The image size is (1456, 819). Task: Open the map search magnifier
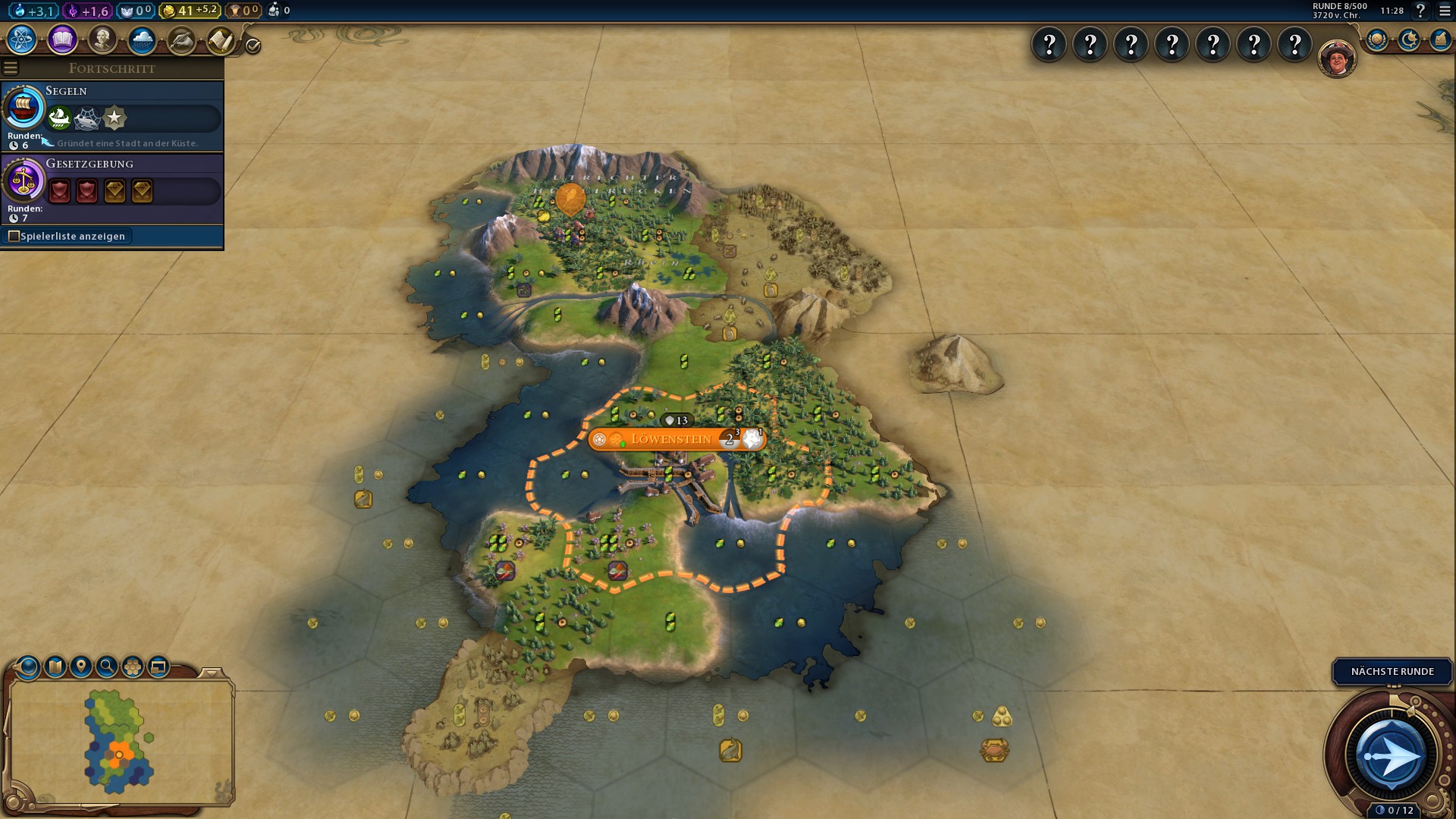[x=107, y=667]
